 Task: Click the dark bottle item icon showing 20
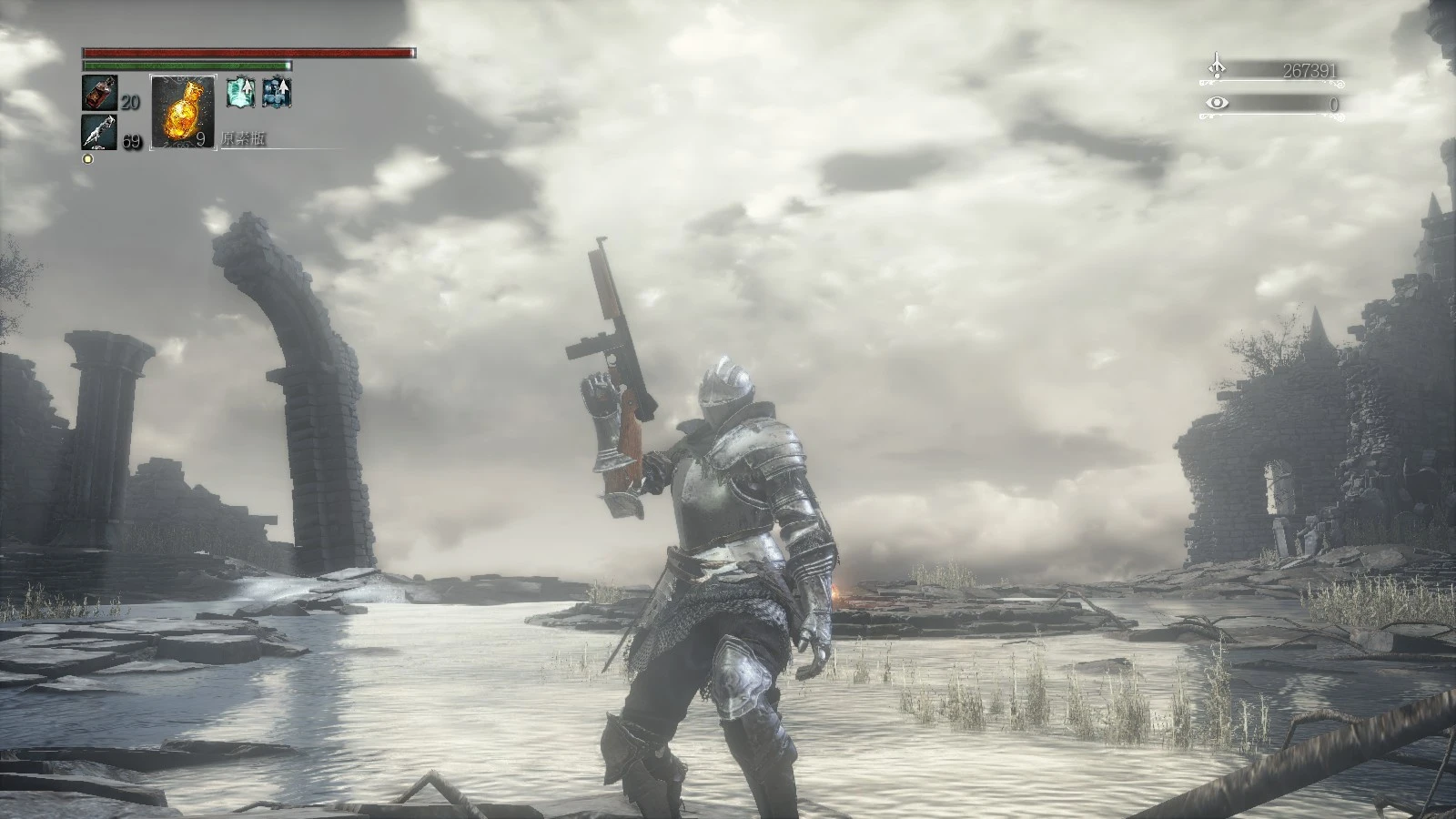99,93
